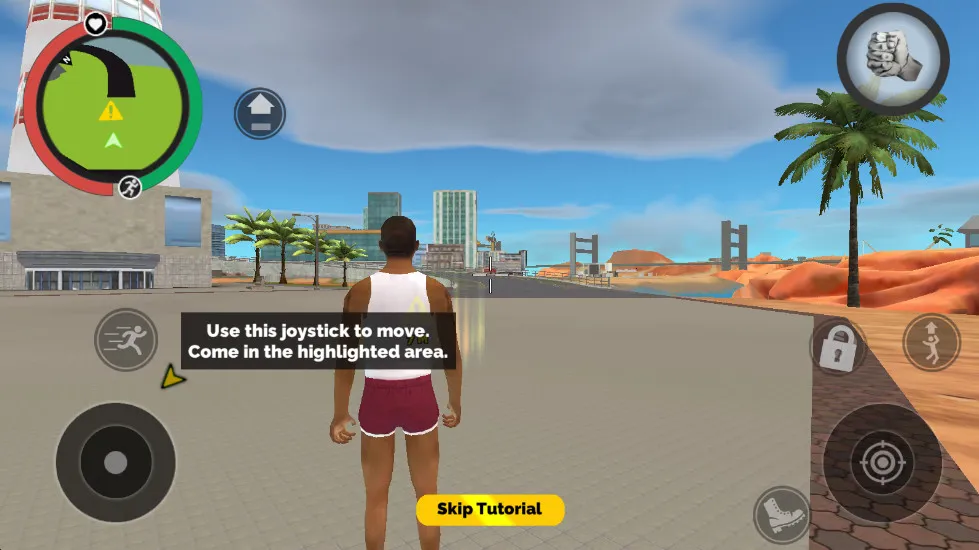Tap the crosshair aim button
Image resolution: width=979 pixels, height=550 pixels.
882,463
